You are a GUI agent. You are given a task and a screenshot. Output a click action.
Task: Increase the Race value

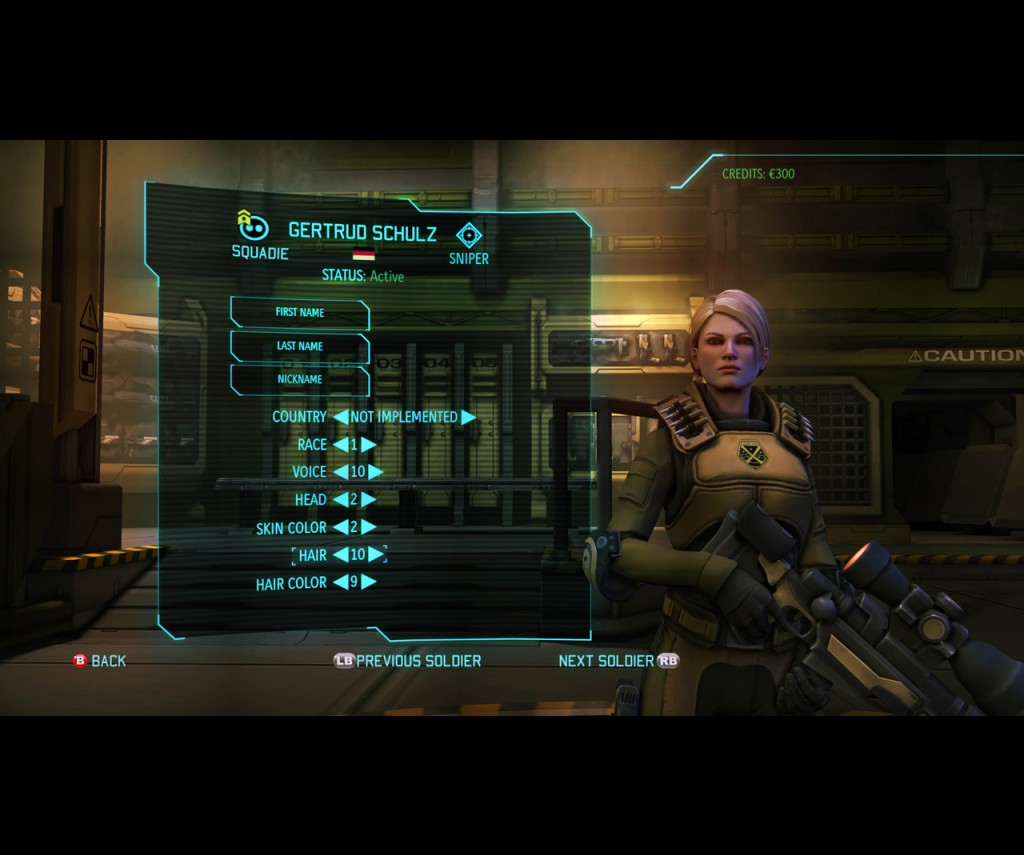368,445
